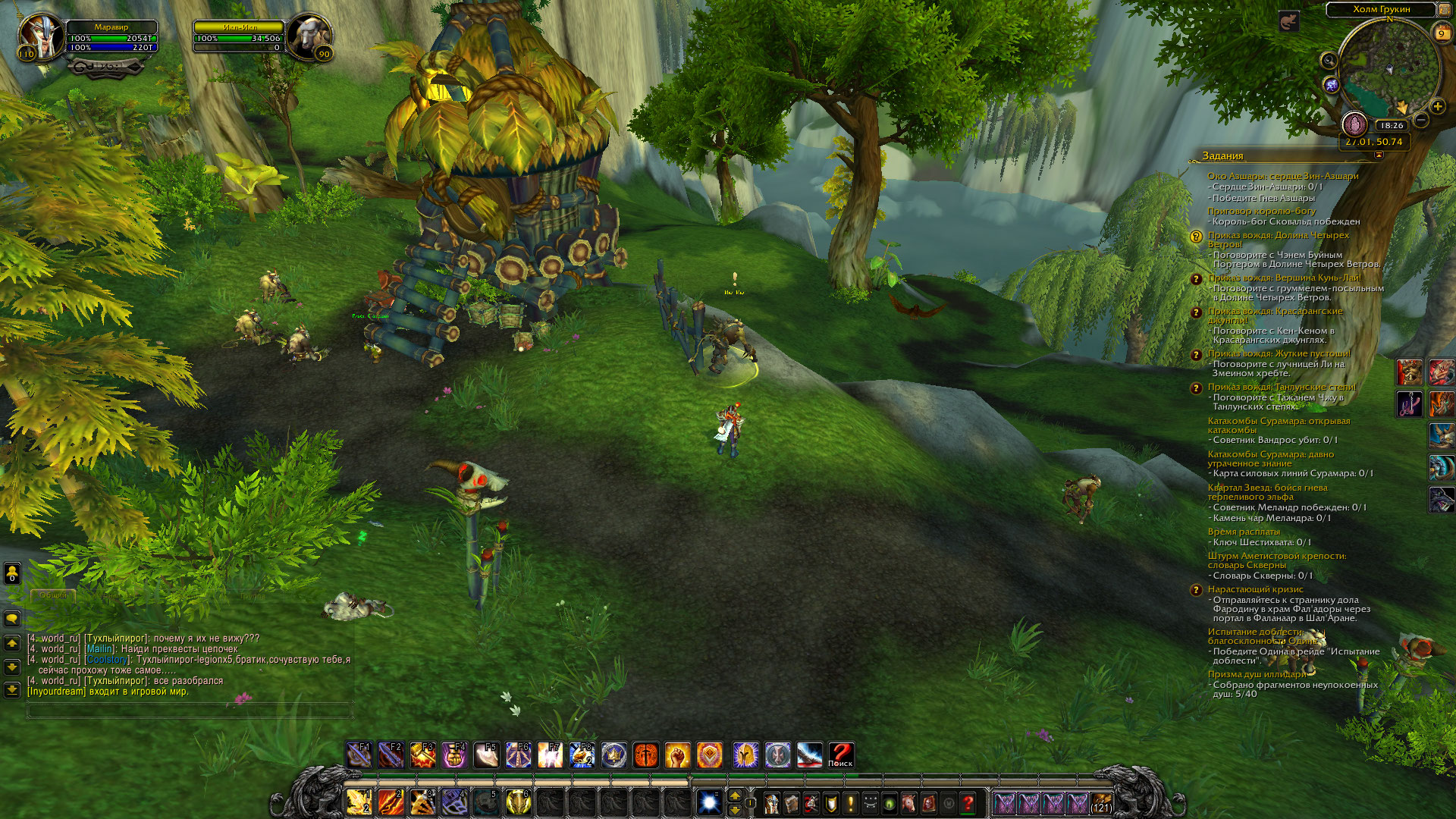The width and height of the screenshot is (1456, 819).
Task: Open the chat speech bubble menu
Action: click(12, 619)
